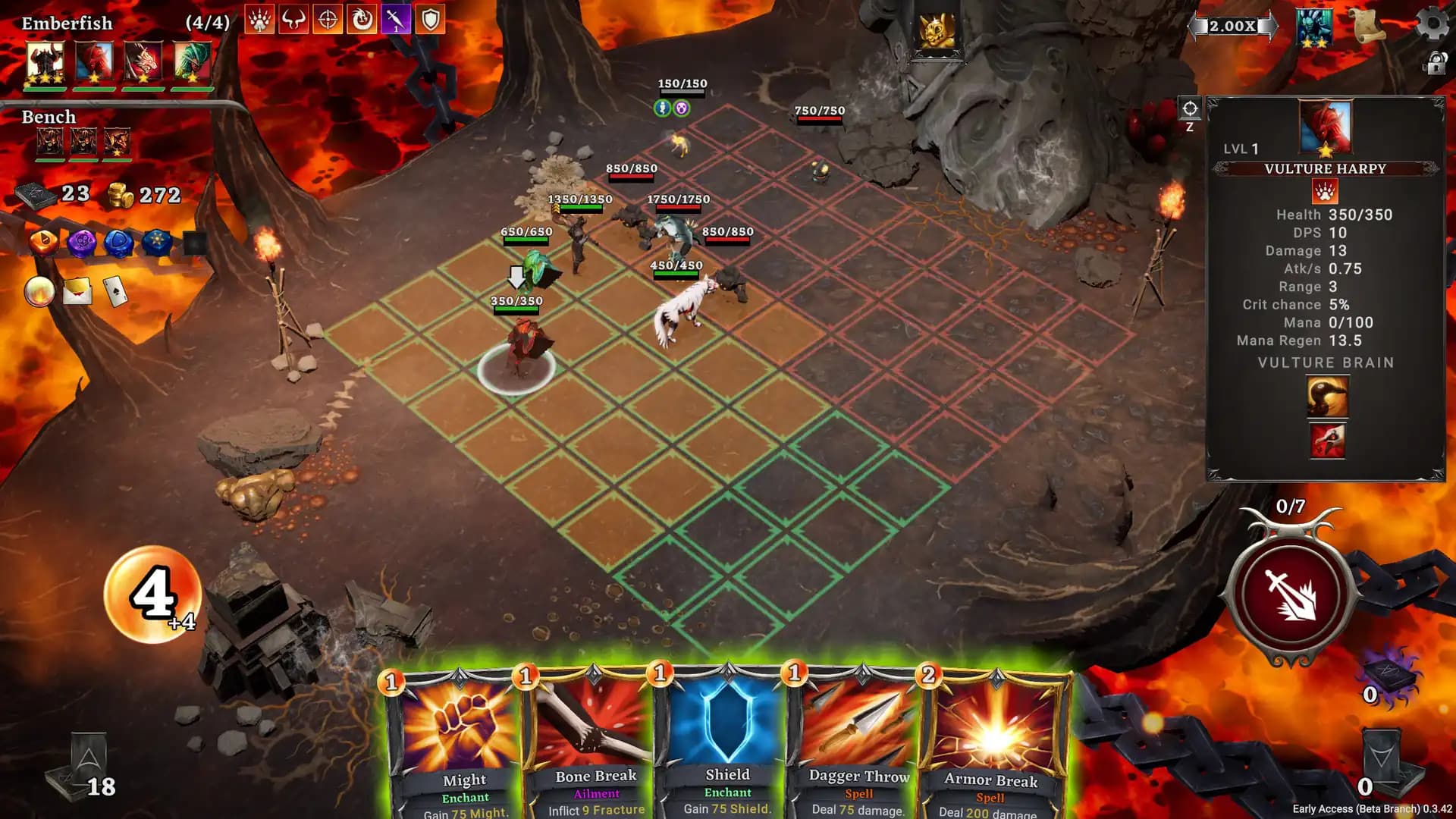Select the claw trait icon in the top toolbar
This screenshot has height=819, width=1456.
tap(259, 20)
